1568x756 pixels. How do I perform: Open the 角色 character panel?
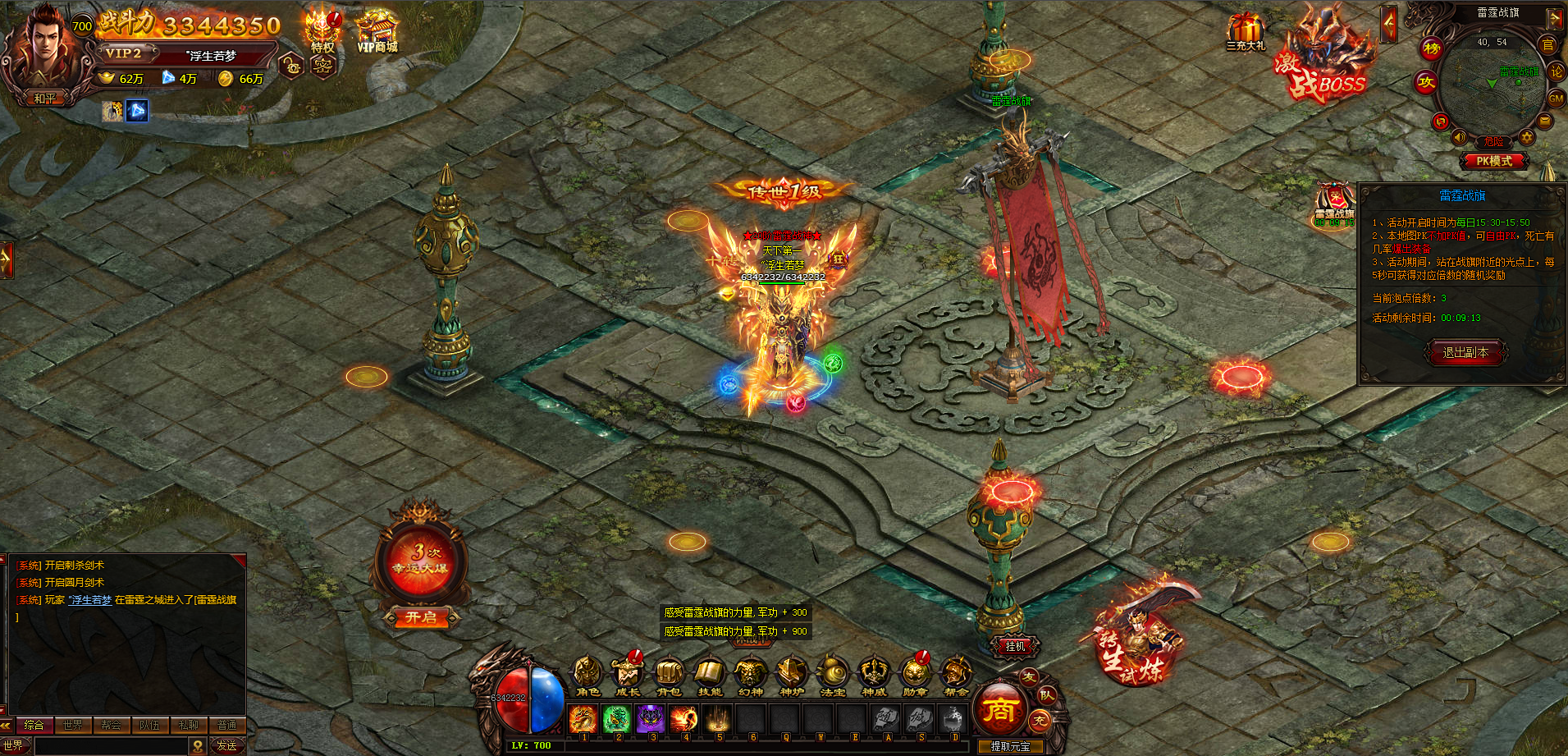587,675
